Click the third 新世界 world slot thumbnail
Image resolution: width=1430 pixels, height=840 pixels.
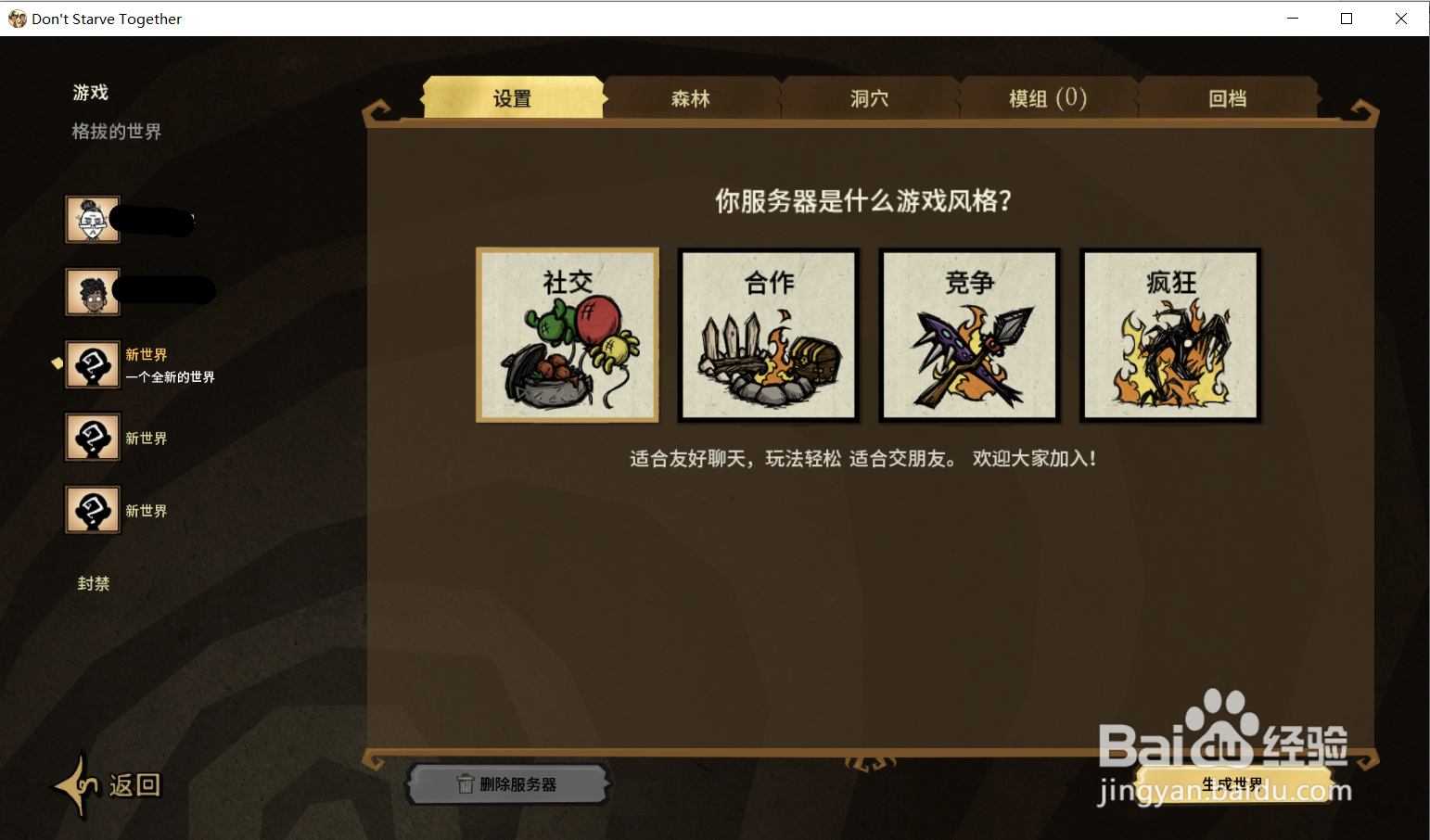(x=92, y=509)
